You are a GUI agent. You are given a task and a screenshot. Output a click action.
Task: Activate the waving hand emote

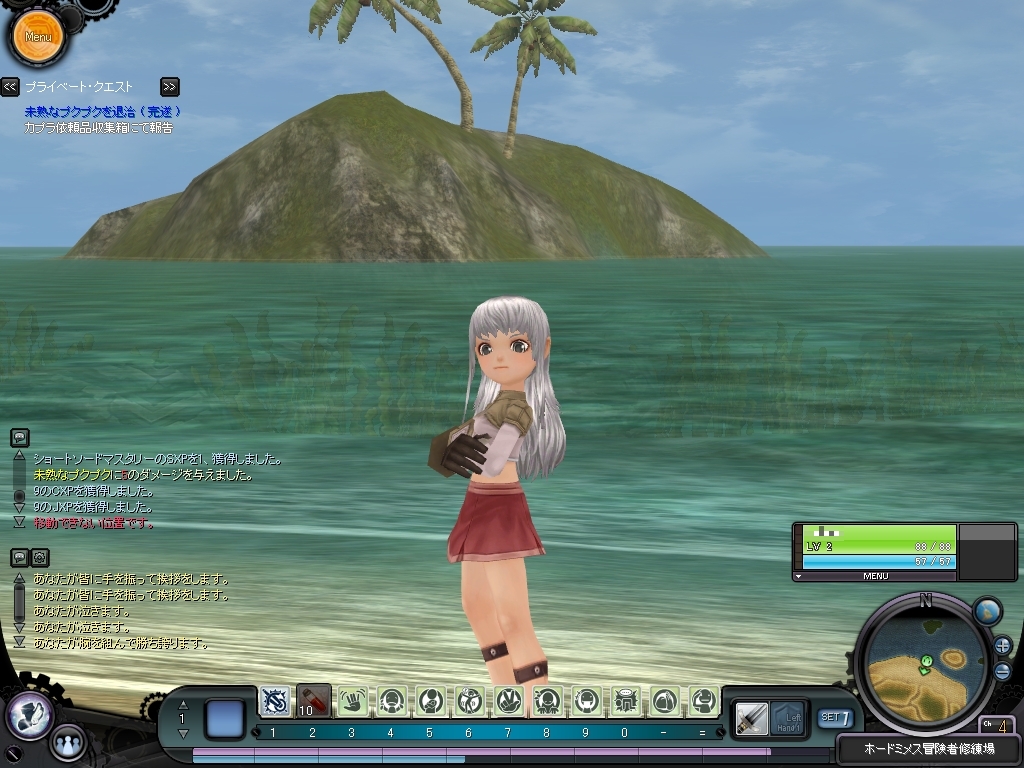(x=353, y=701)
